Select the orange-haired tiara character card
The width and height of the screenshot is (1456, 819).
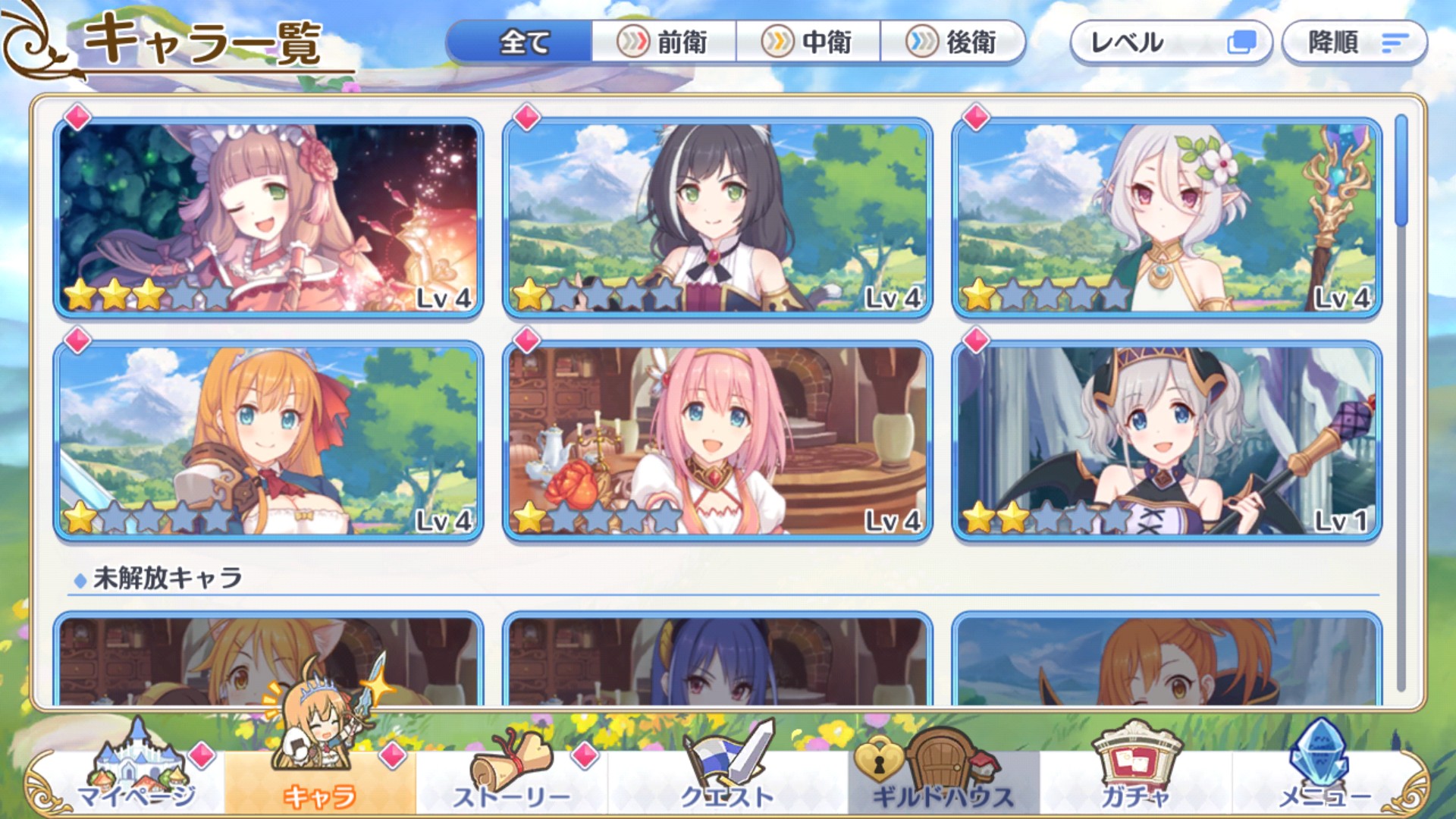pos(268,441)
